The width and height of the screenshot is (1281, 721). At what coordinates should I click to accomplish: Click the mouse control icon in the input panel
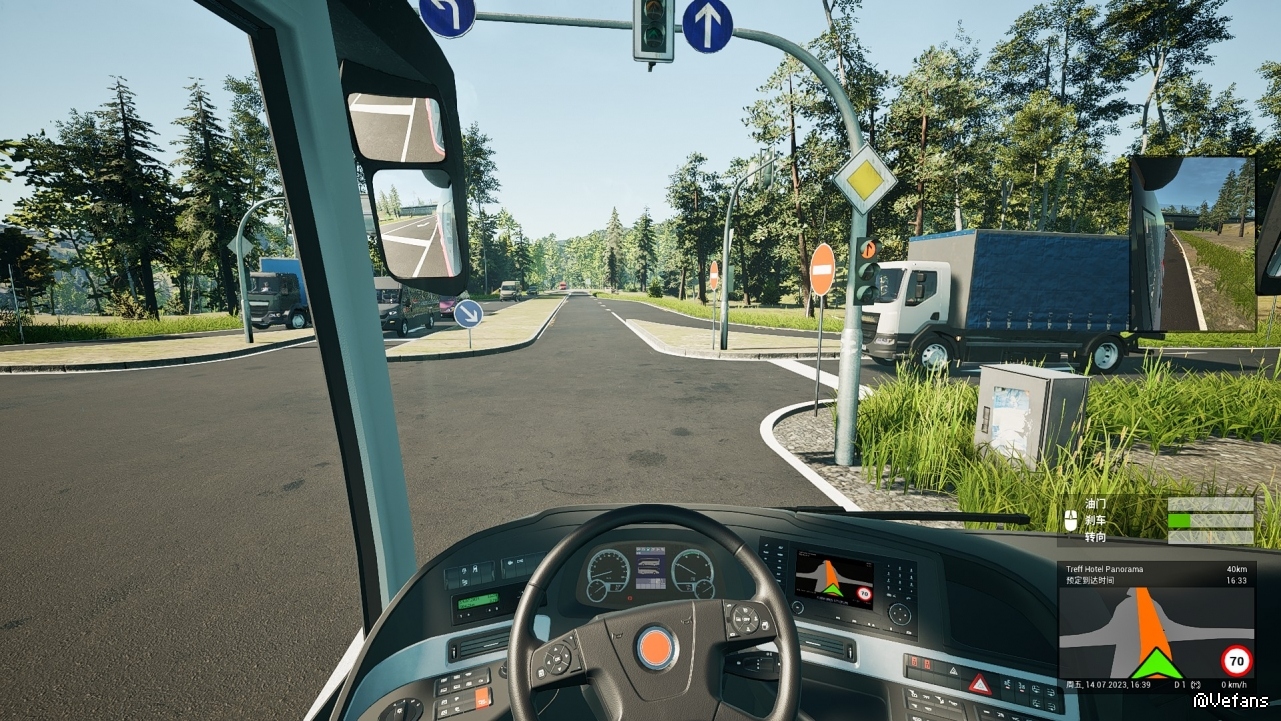tap(1070, 520)
